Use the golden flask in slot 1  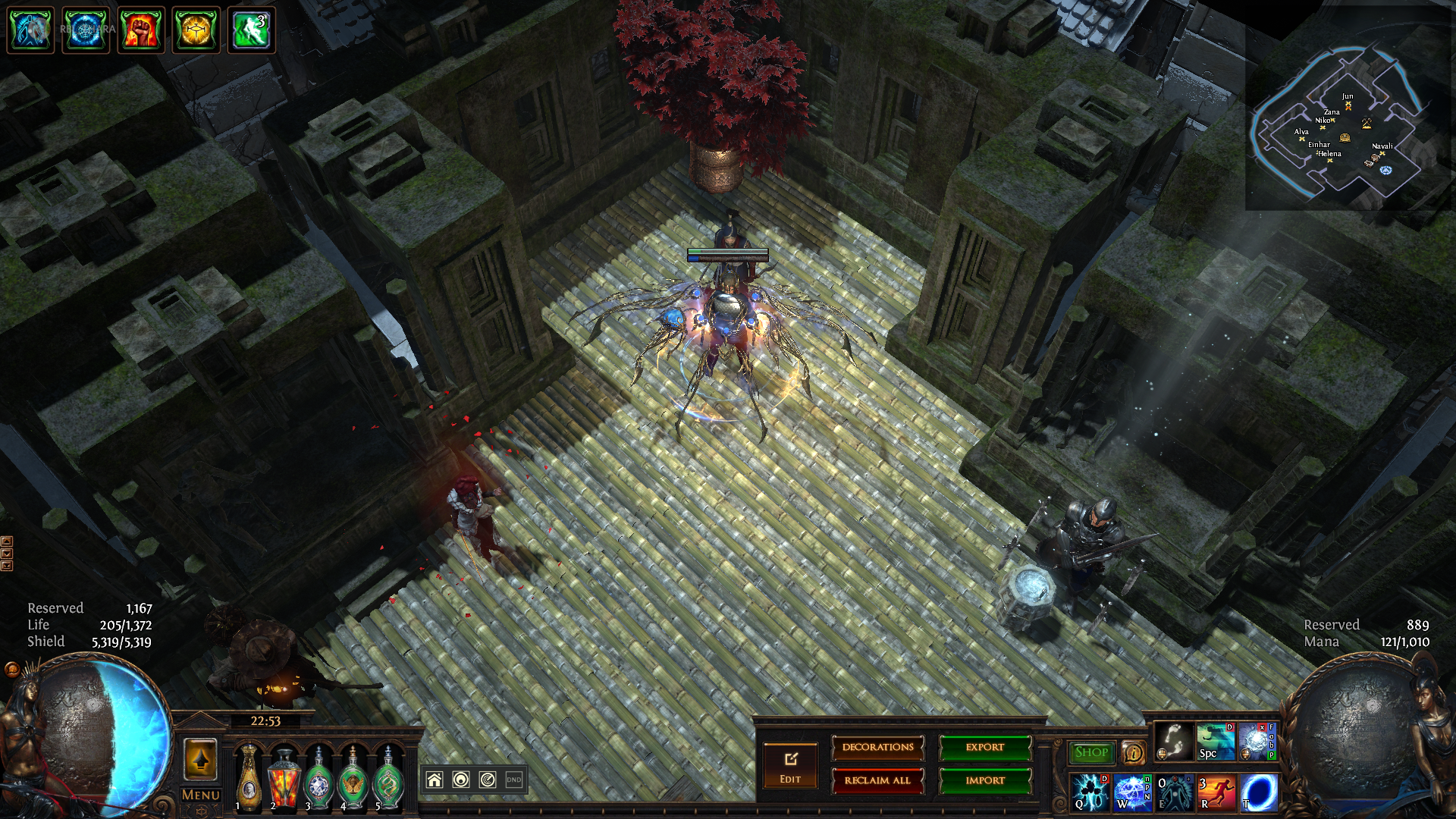248,777
